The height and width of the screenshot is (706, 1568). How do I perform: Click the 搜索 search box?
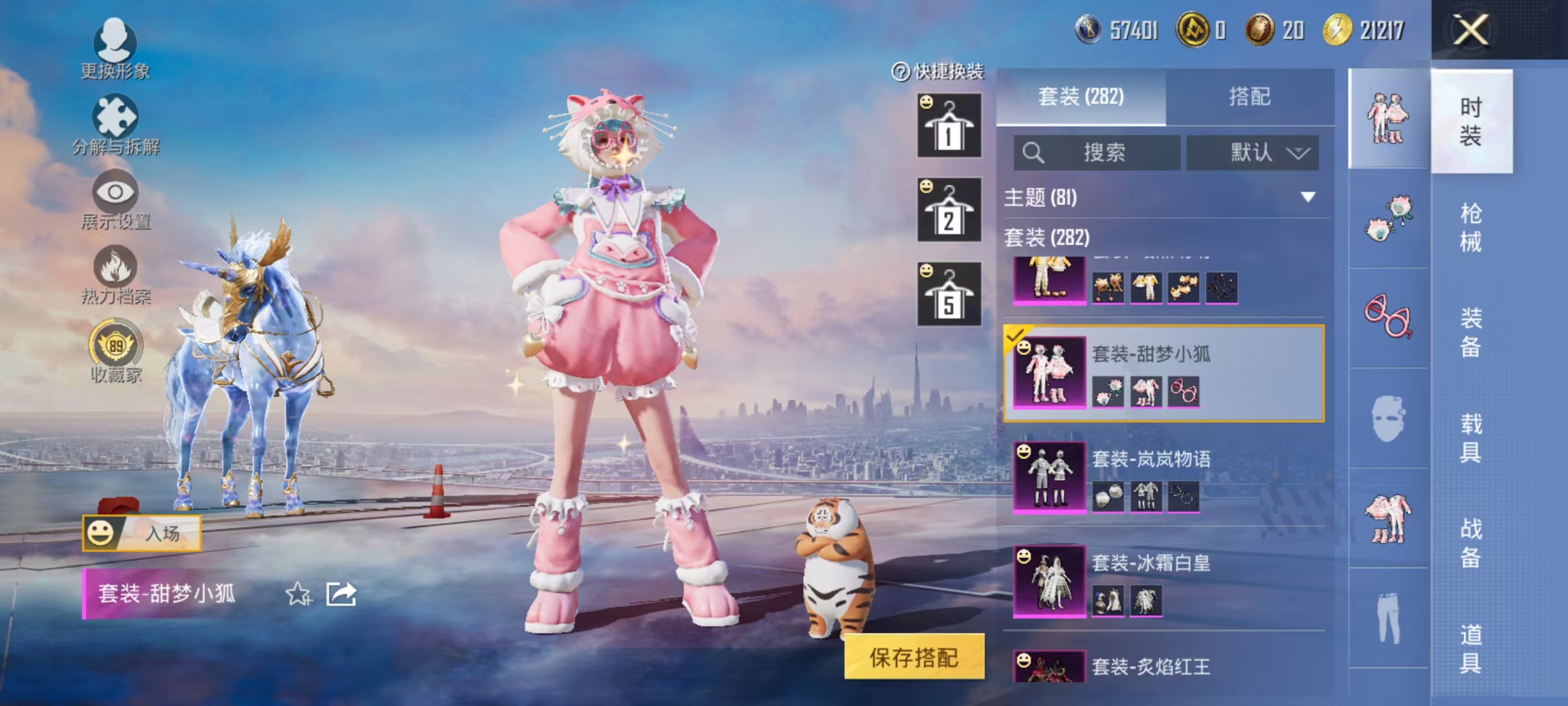tap(1096, 152)
